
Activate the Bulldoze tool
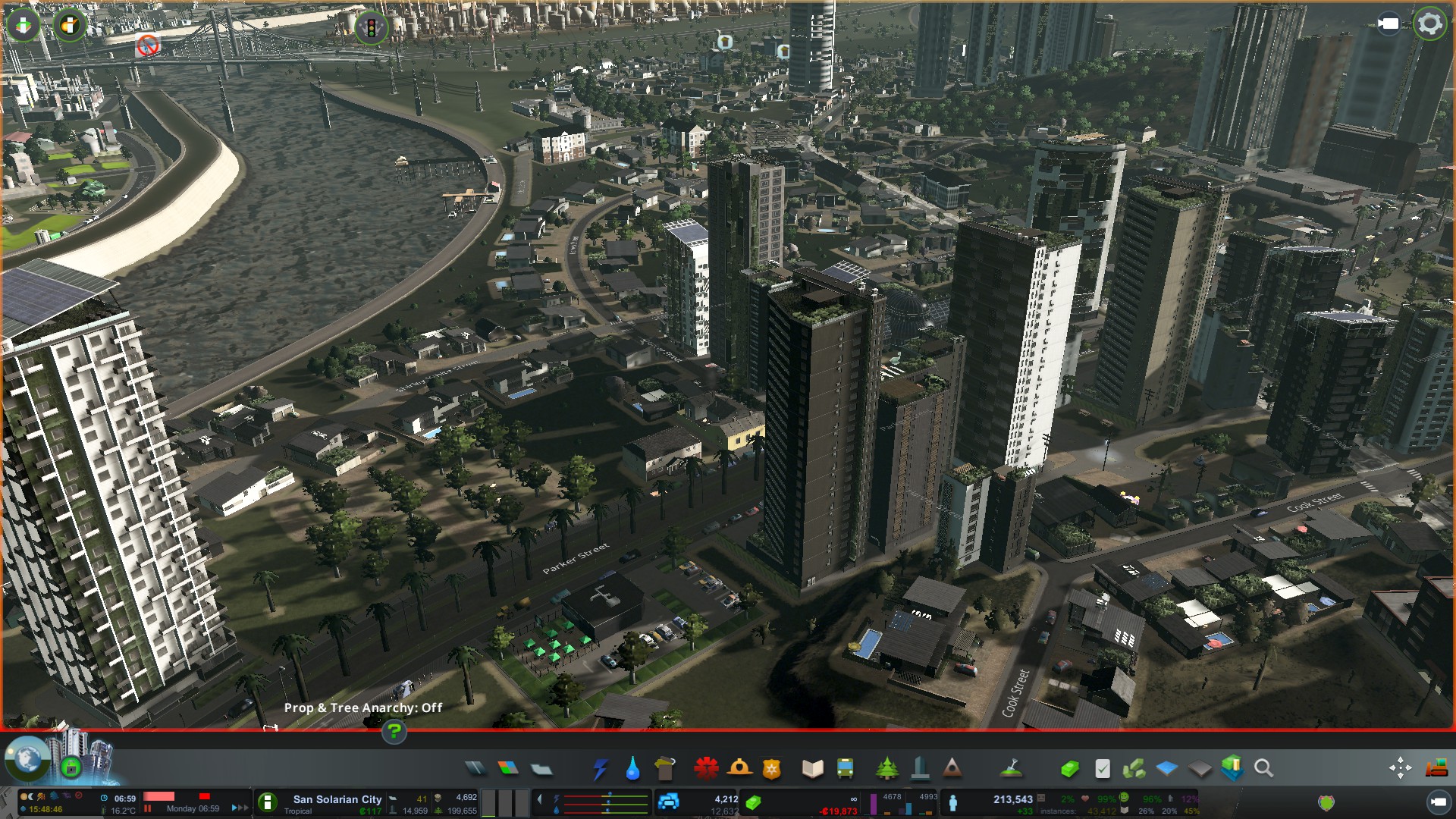1436,769
